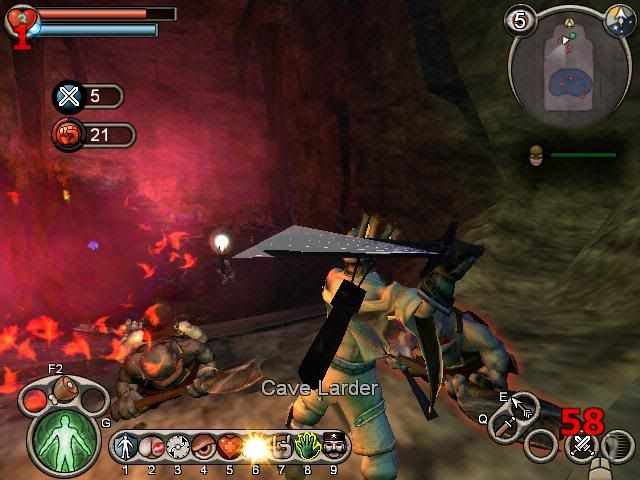
Task: Click the crossed swords counter icon
Action: click(68, 96)
